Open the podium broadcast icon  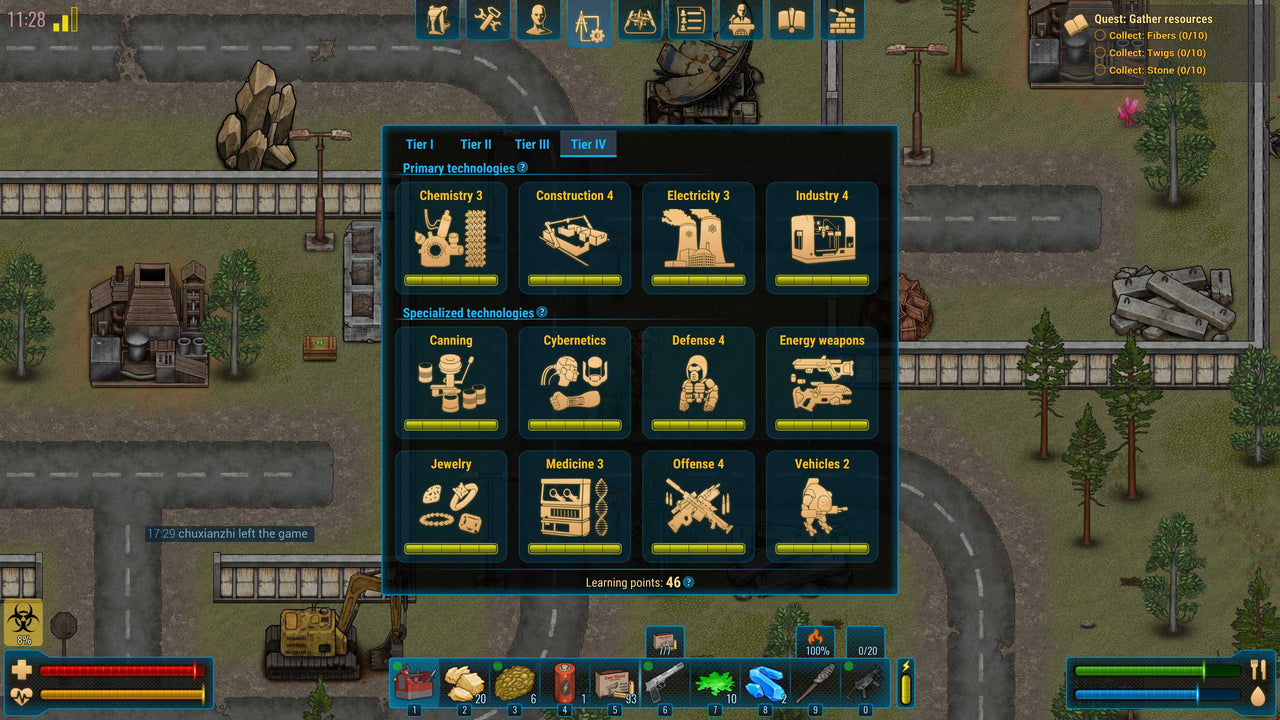coord(740,19)
